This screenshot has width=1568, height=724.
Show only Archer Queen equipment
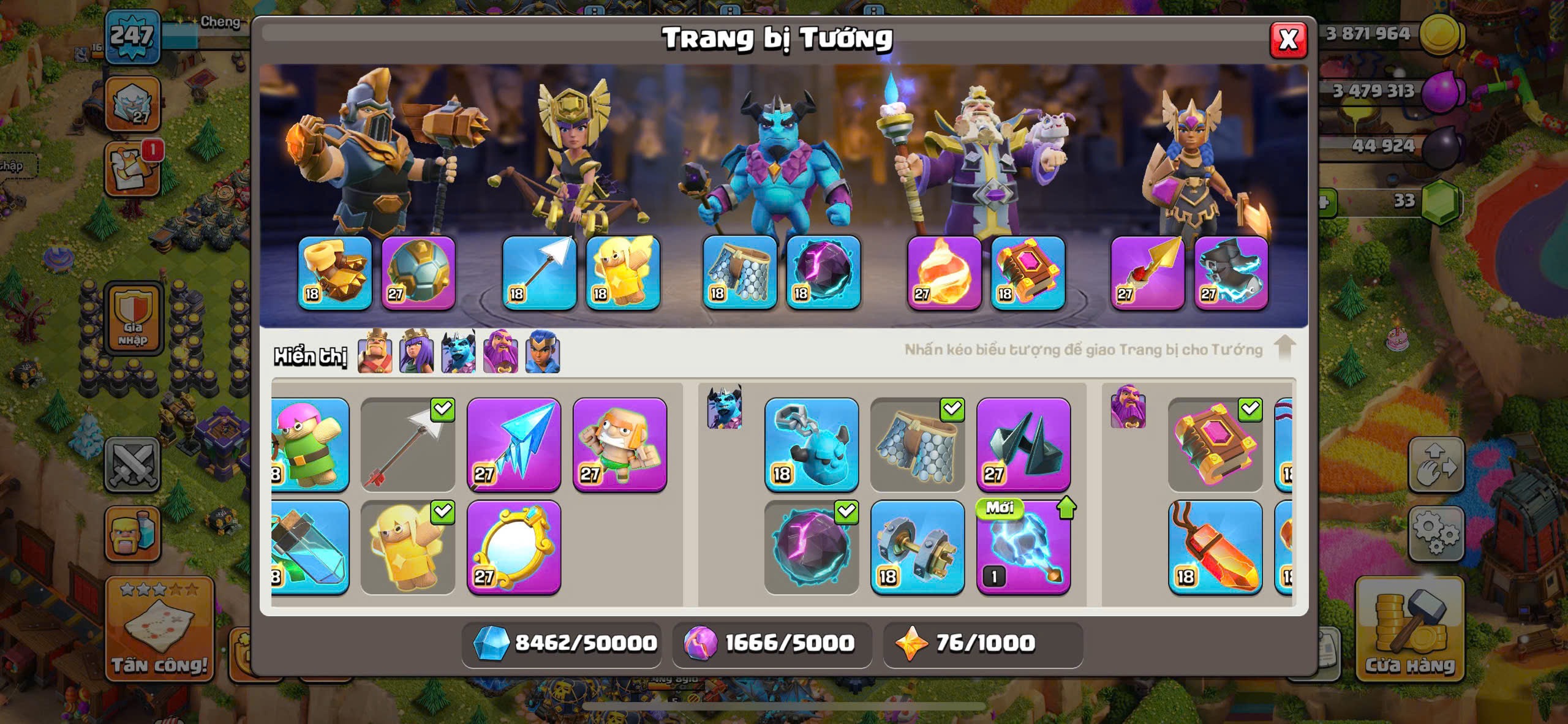tap(417, 352)
